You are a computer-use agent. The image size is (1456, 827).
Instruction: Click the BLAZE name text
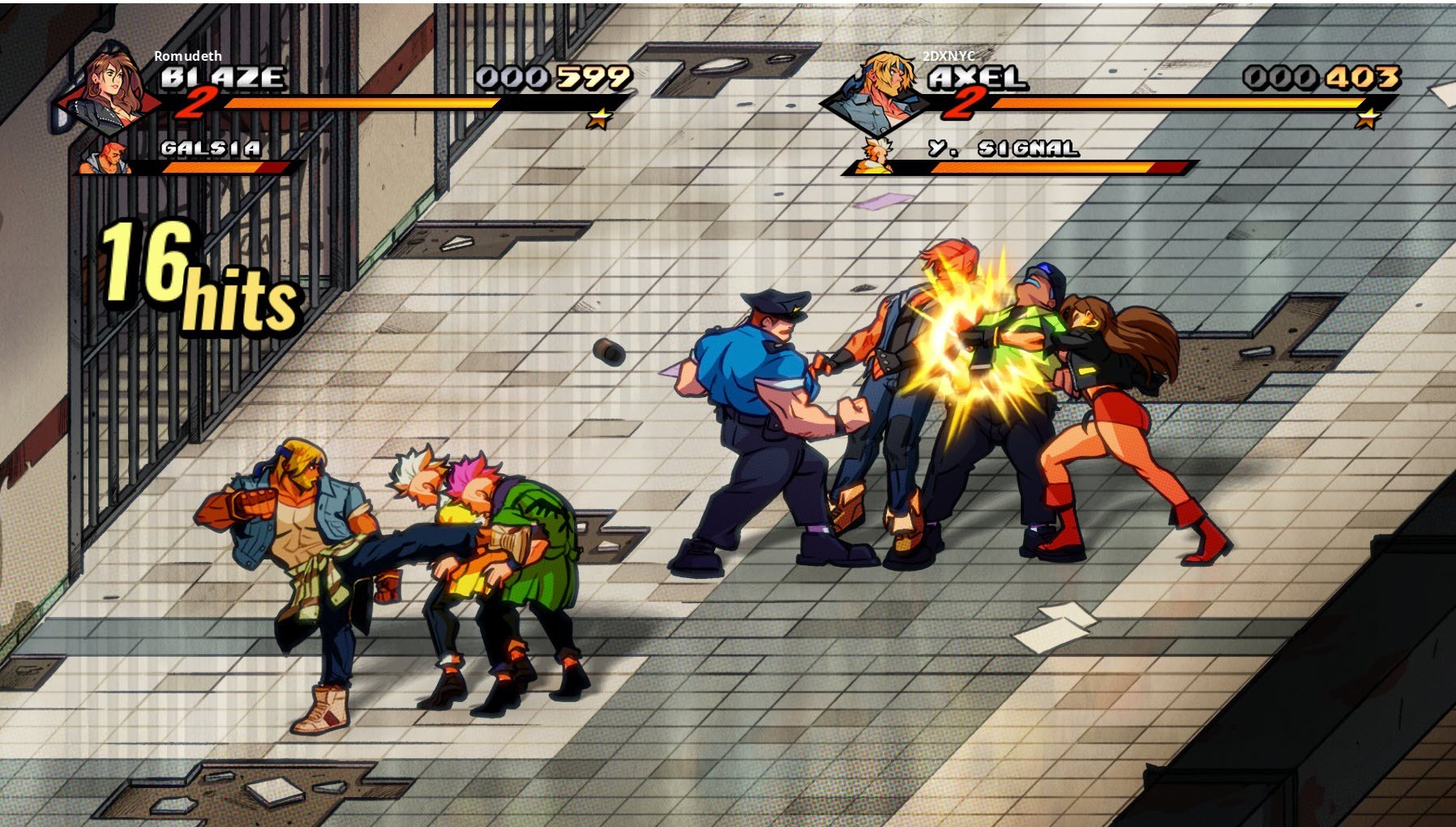[223, 78]
